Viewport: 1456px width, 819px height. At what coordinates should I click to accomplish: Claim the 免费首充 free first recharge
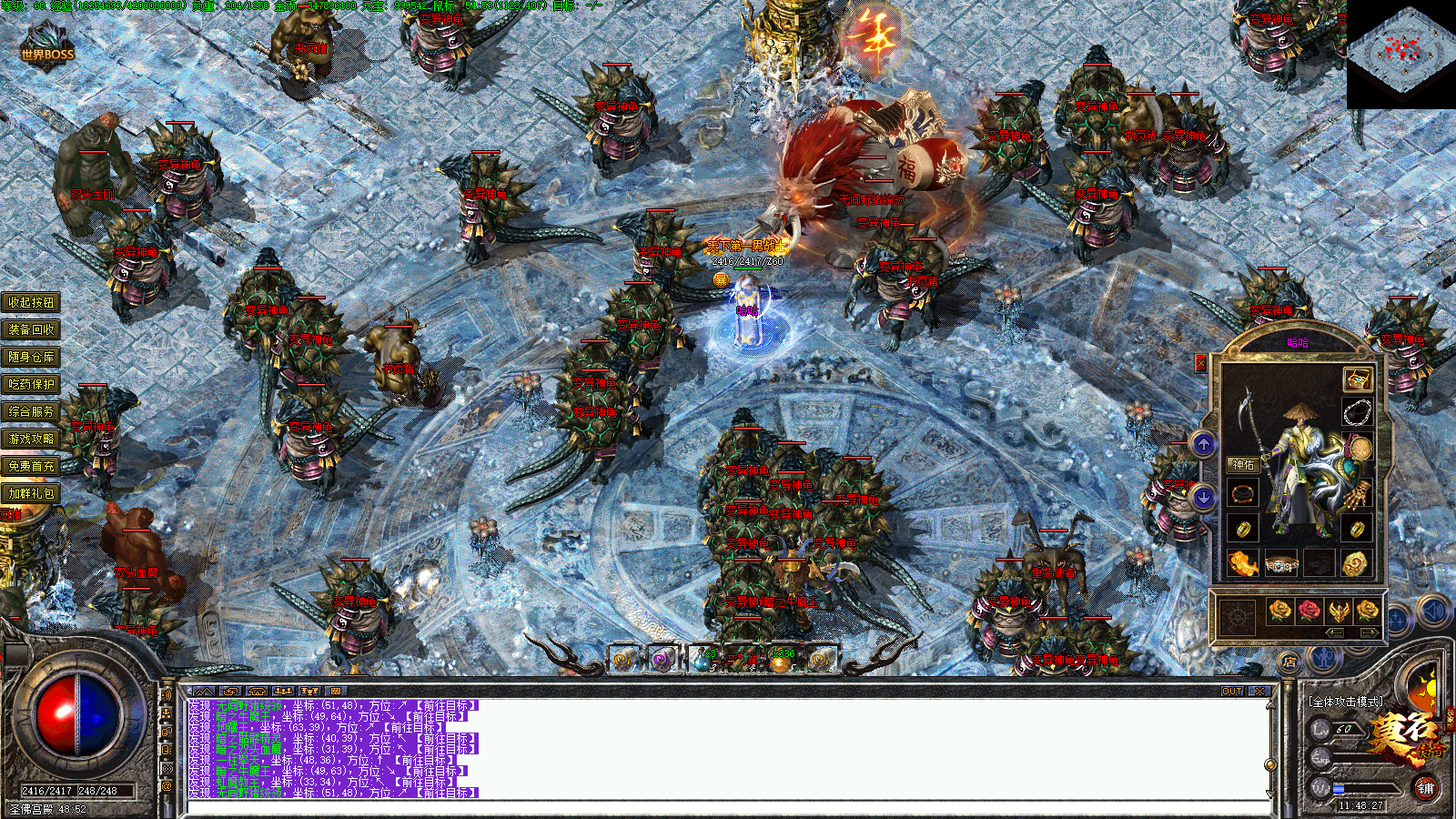click(x=31, y=466)
